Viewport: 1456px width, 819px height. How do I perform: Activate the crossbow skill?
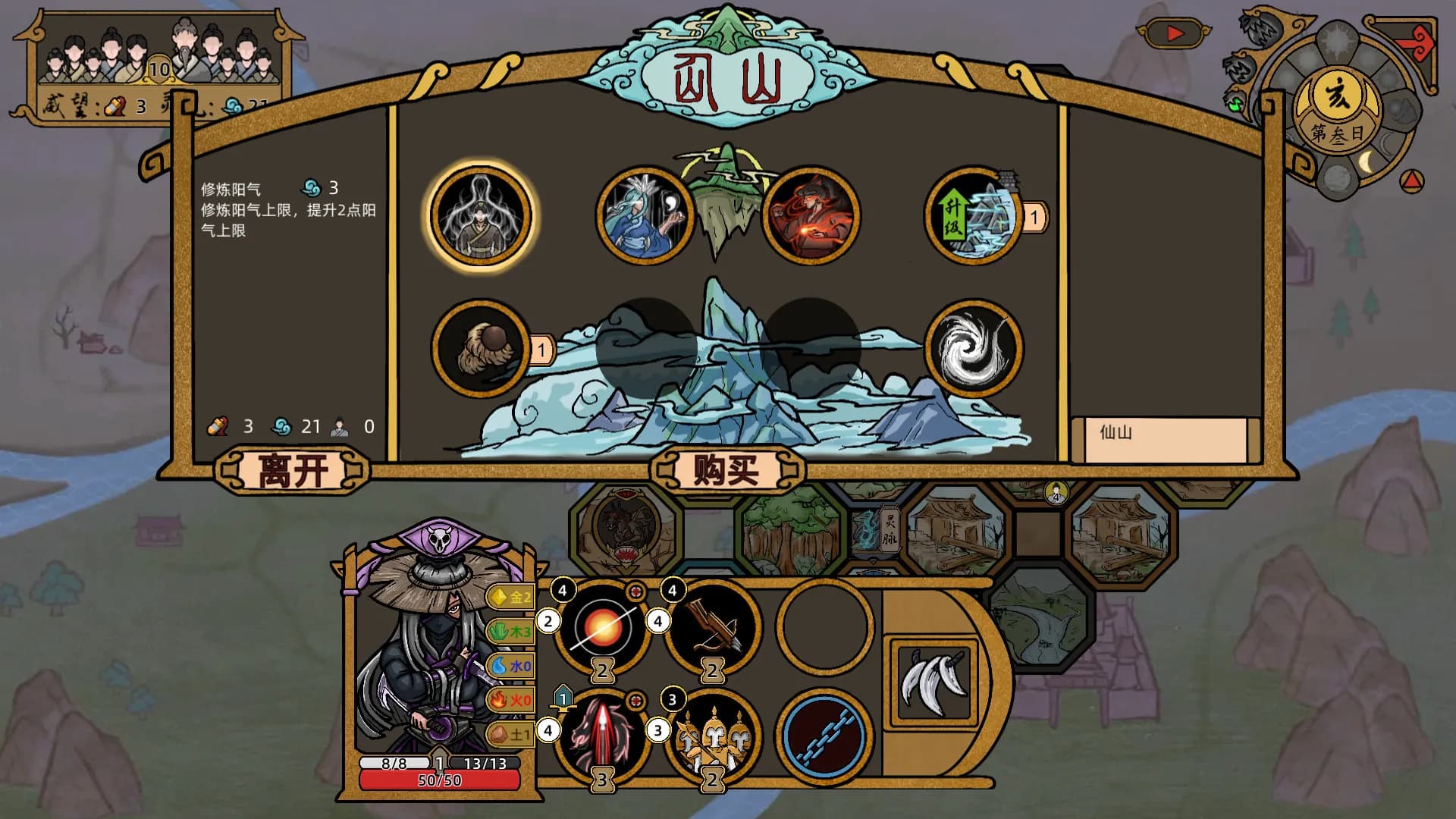[713, 627]
